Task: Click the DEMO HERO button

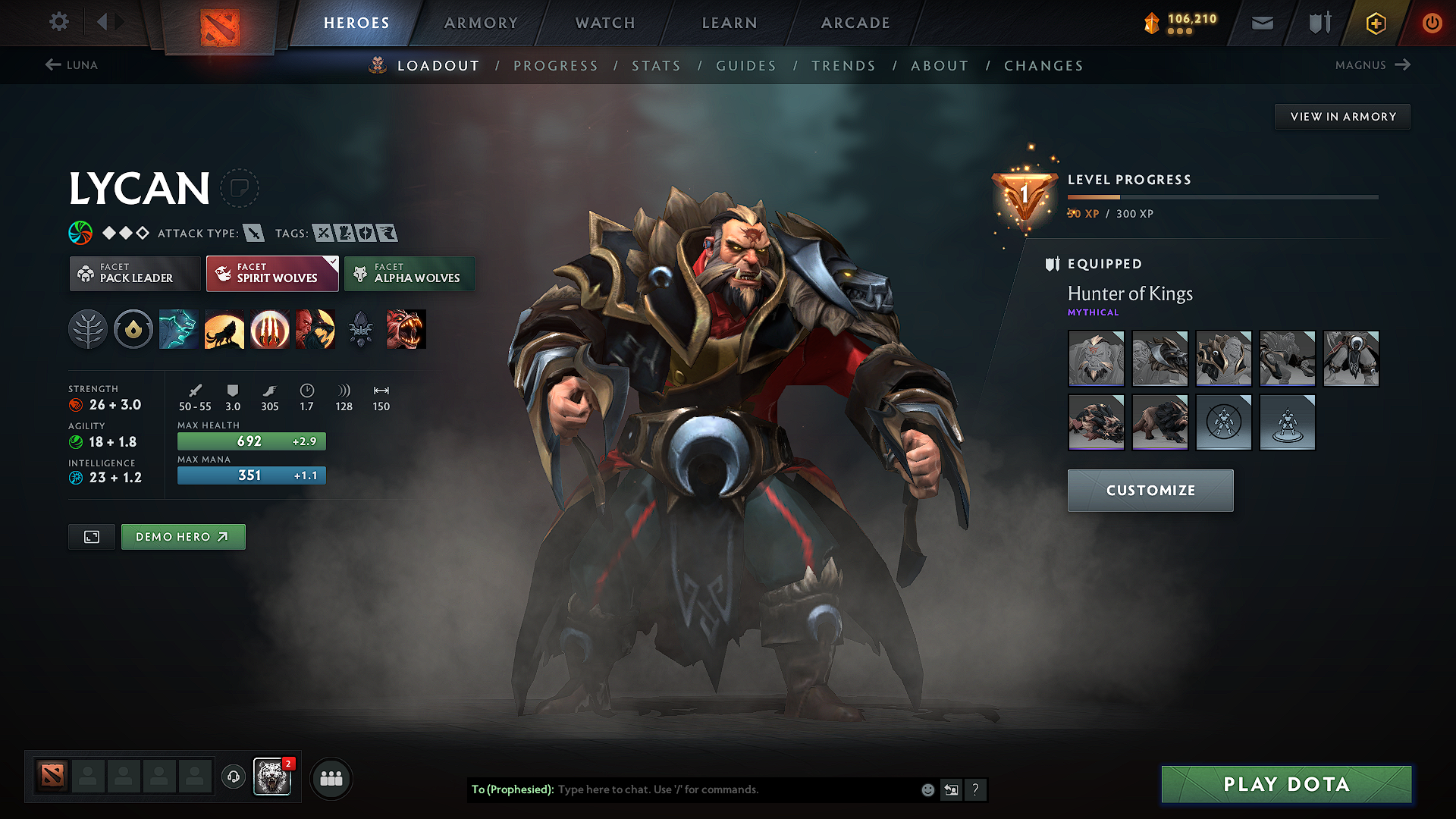Action: click(x=183, y=536)
